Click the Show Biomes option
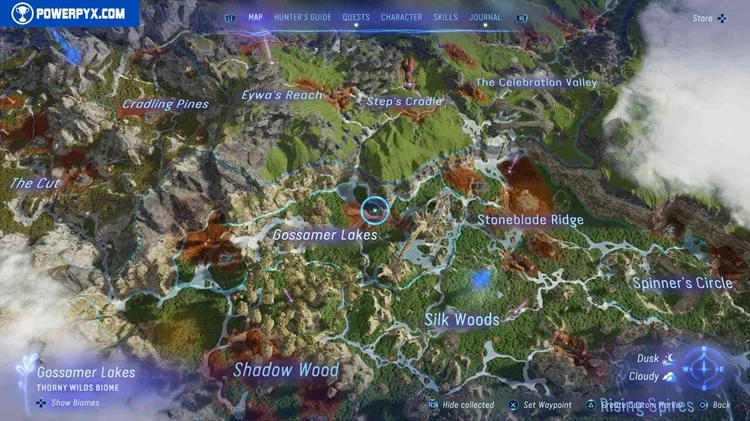750x421 pixels. 69,403
